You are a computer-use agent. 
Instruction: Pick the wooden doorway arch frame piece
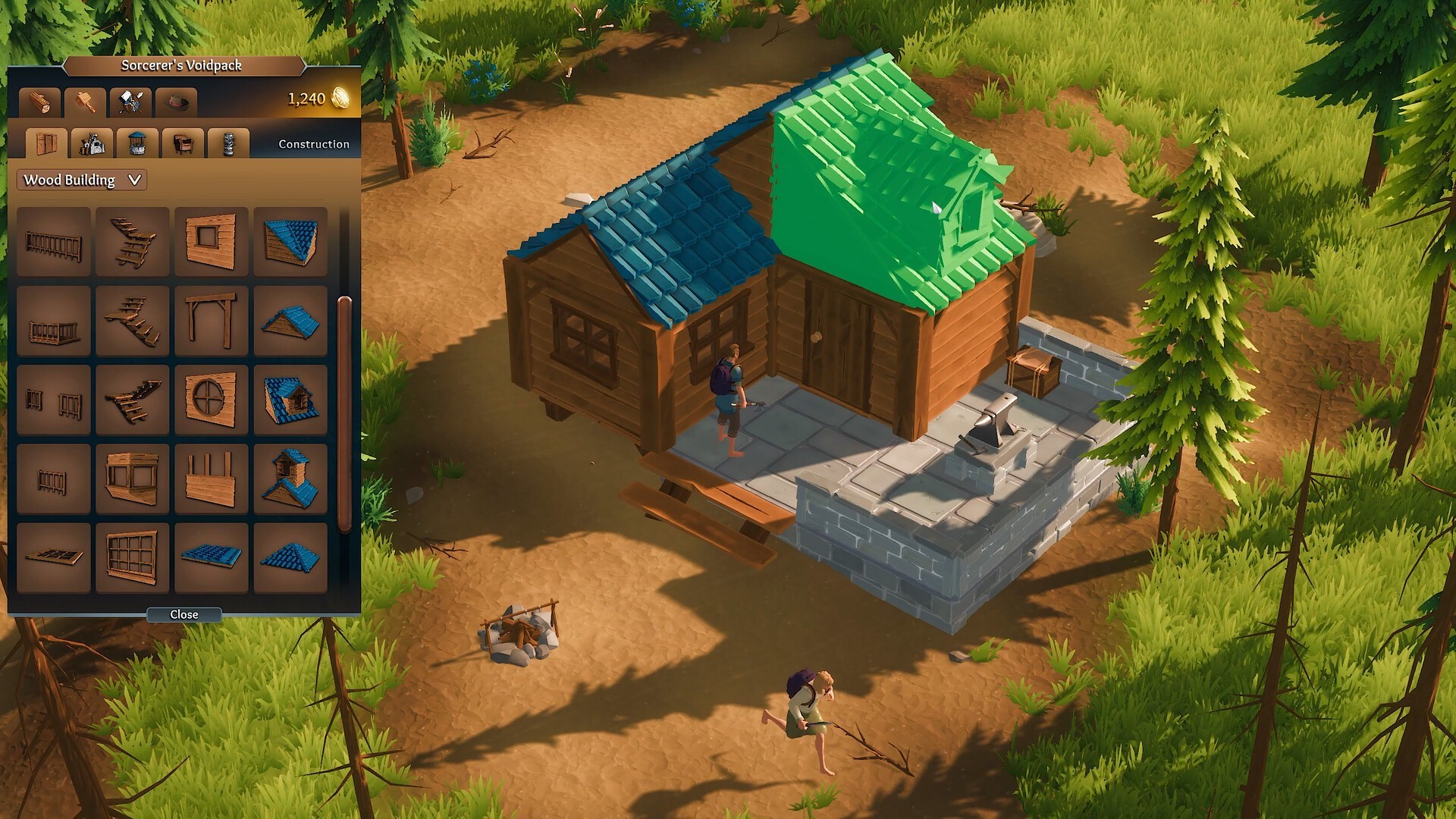point(211,321)
